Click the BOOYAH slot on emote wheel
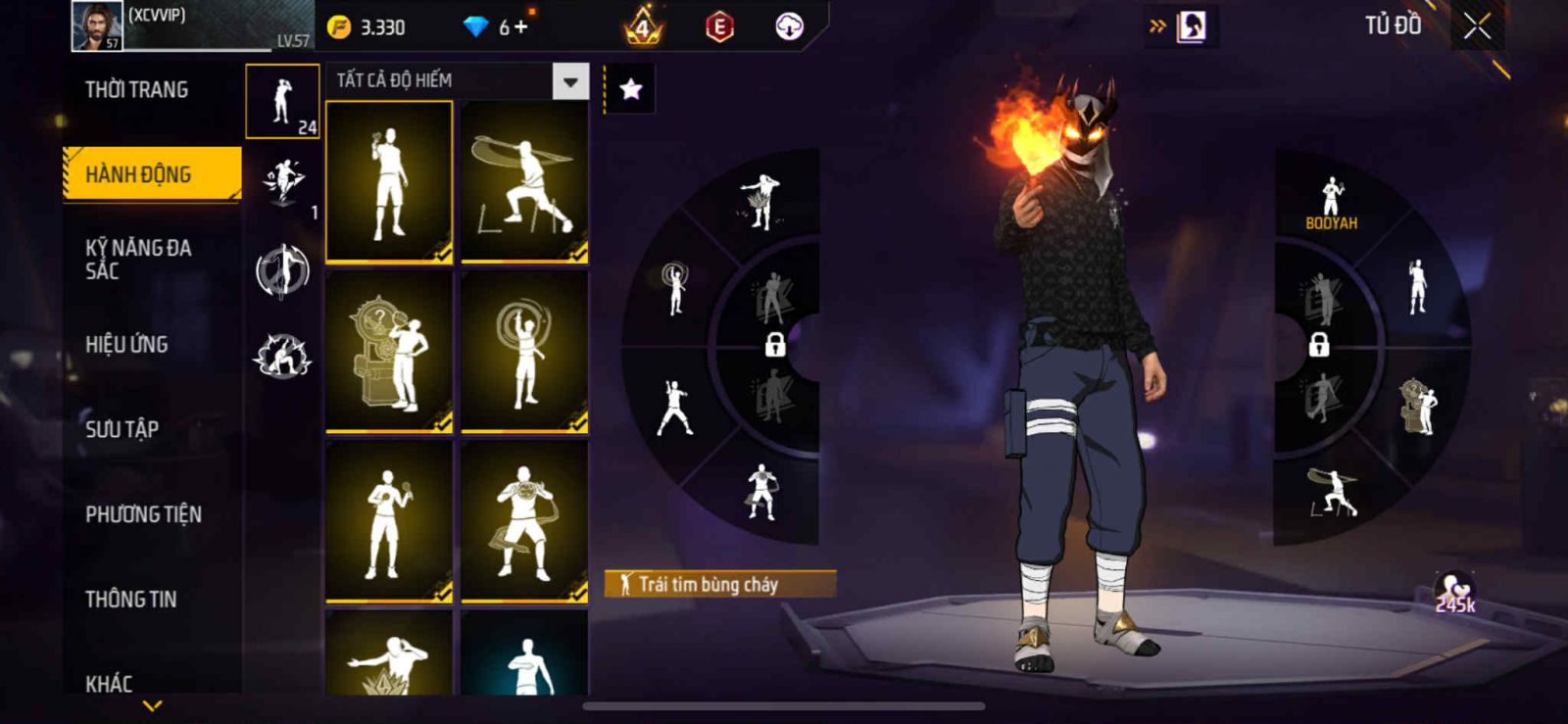 1331,203
